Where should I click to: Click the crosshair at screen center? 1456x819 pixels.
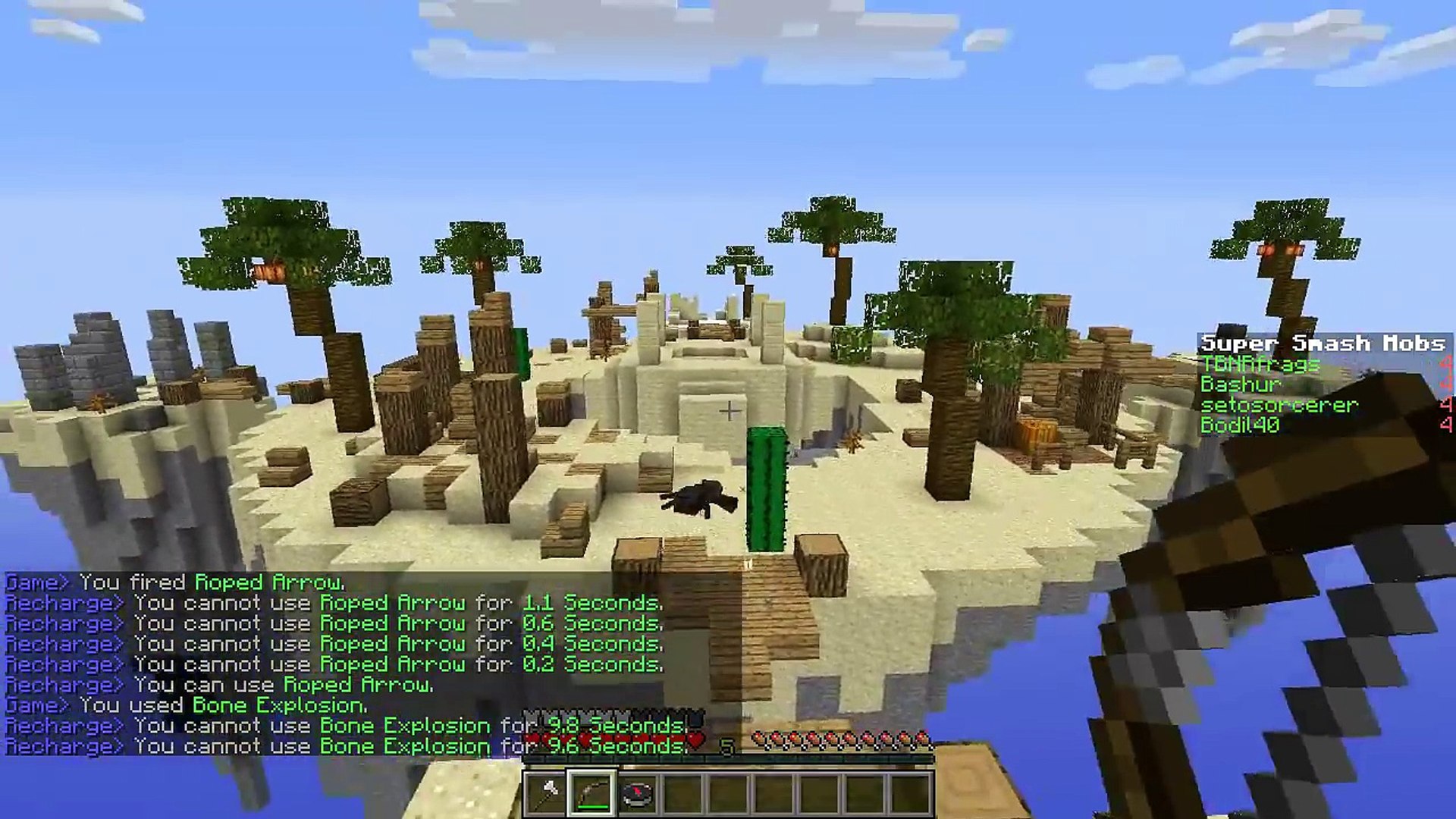tap(730, 409)
